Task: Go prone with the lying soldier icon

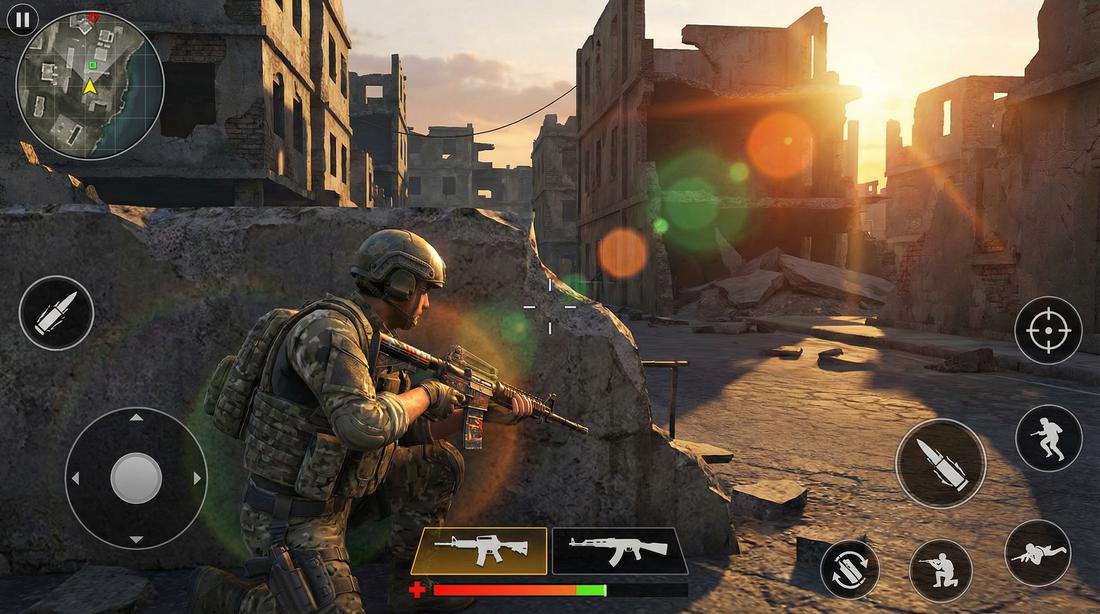Action: click(1038, 553)
